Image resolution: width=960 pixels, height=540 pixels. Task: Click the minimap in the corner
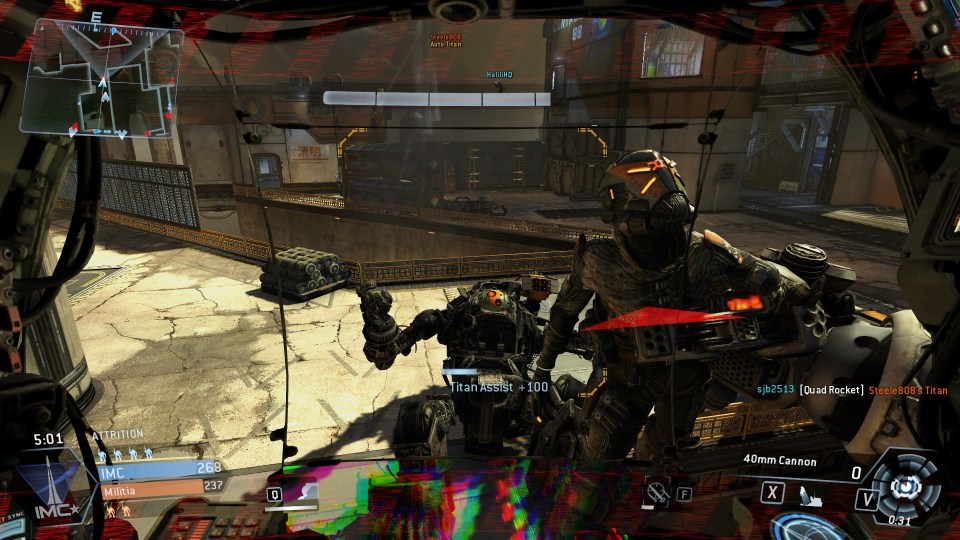[x=102, y=82]
